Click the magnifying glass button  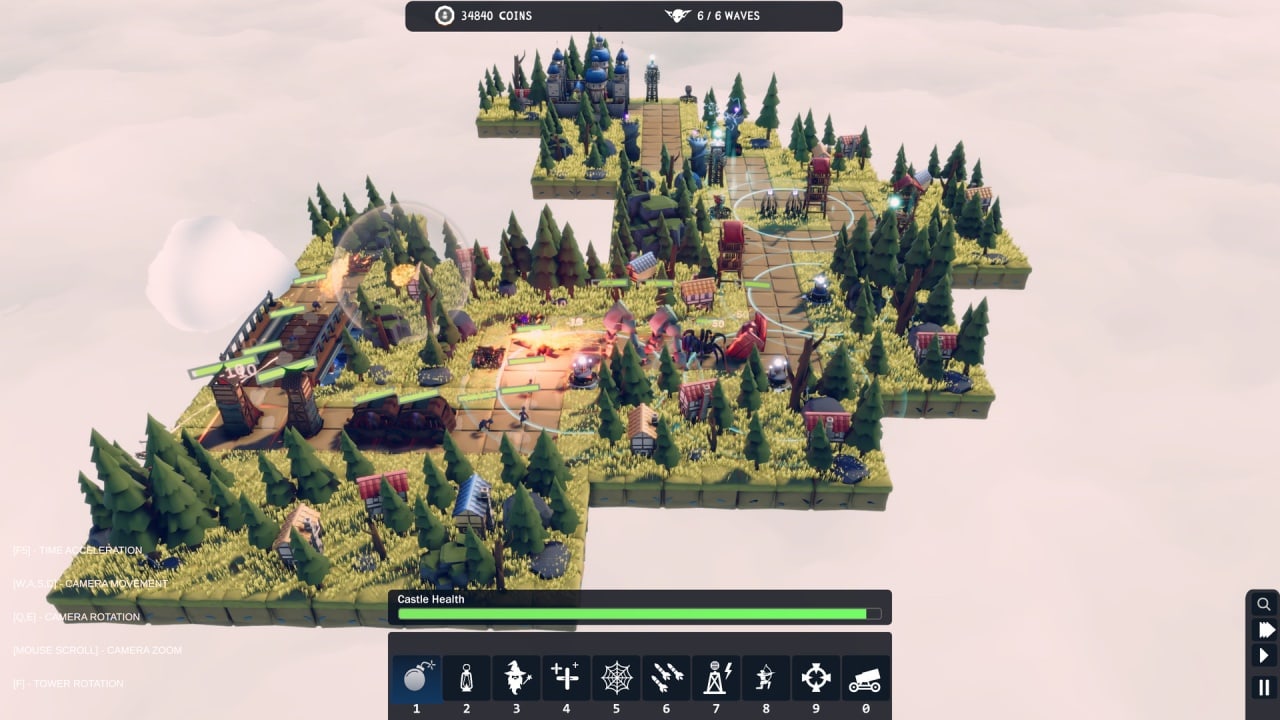click(1264, 604)
